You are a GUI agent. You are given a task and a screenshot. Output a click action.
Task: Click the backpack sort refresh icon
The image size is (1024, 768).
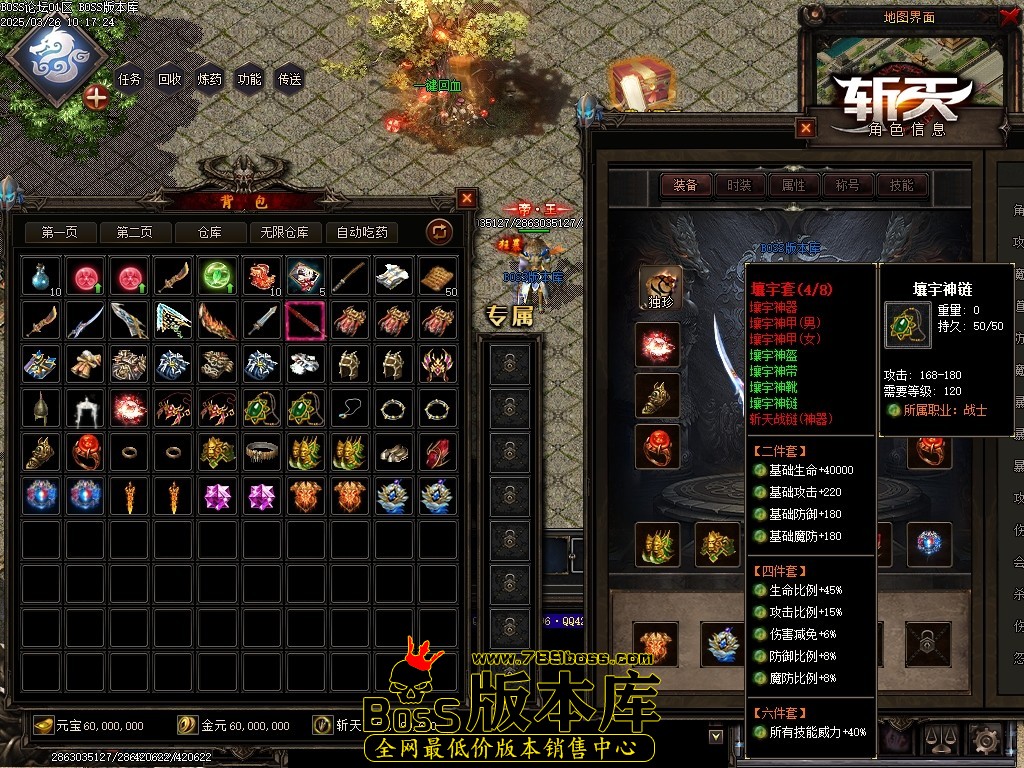(439, 232)
